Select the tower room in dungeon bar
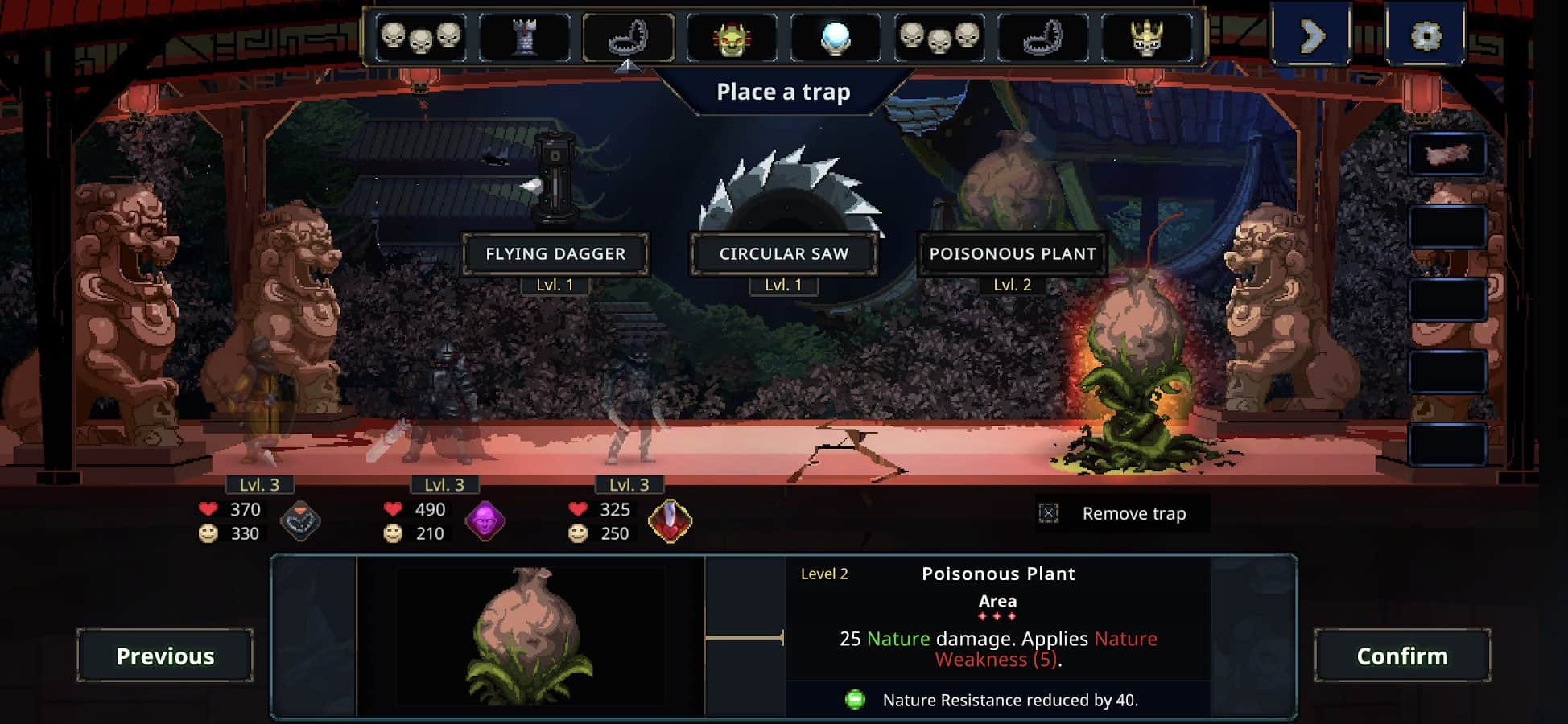The height and width of the screenshot is (724, 1568). pyautogui.click(x=524, y=36)
